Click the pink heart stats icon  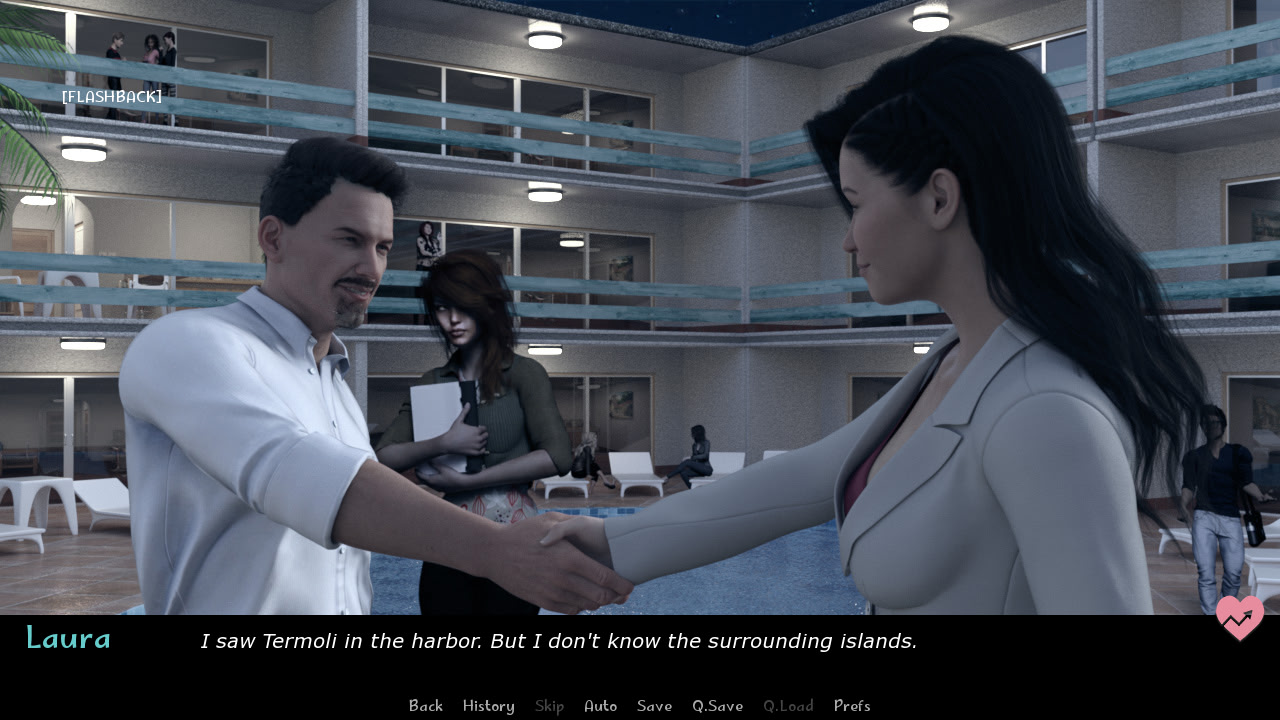coord(1239,617)
